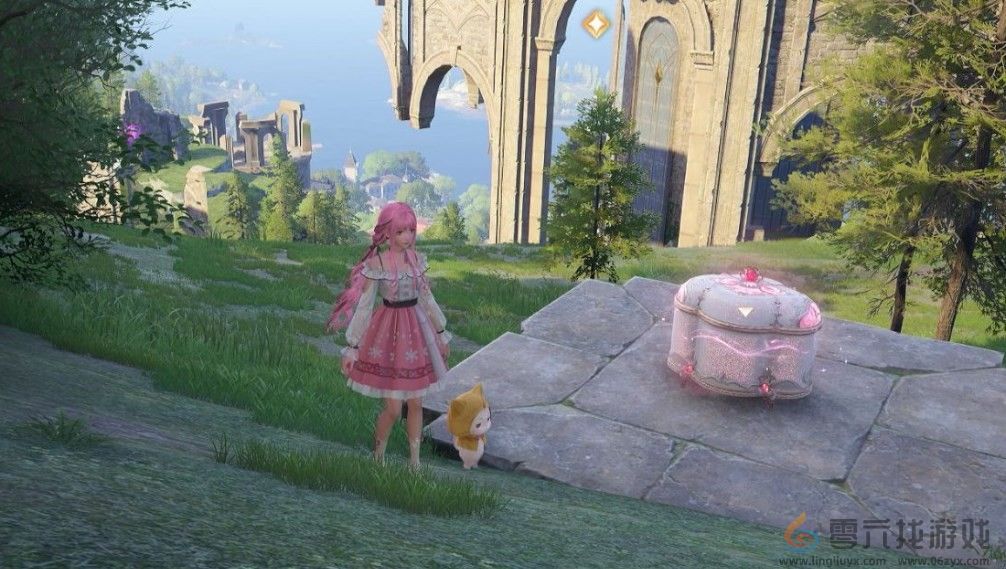Click the golden diamond quest waypoint marker
1006x569 pixels.
[x=596, y=24]
